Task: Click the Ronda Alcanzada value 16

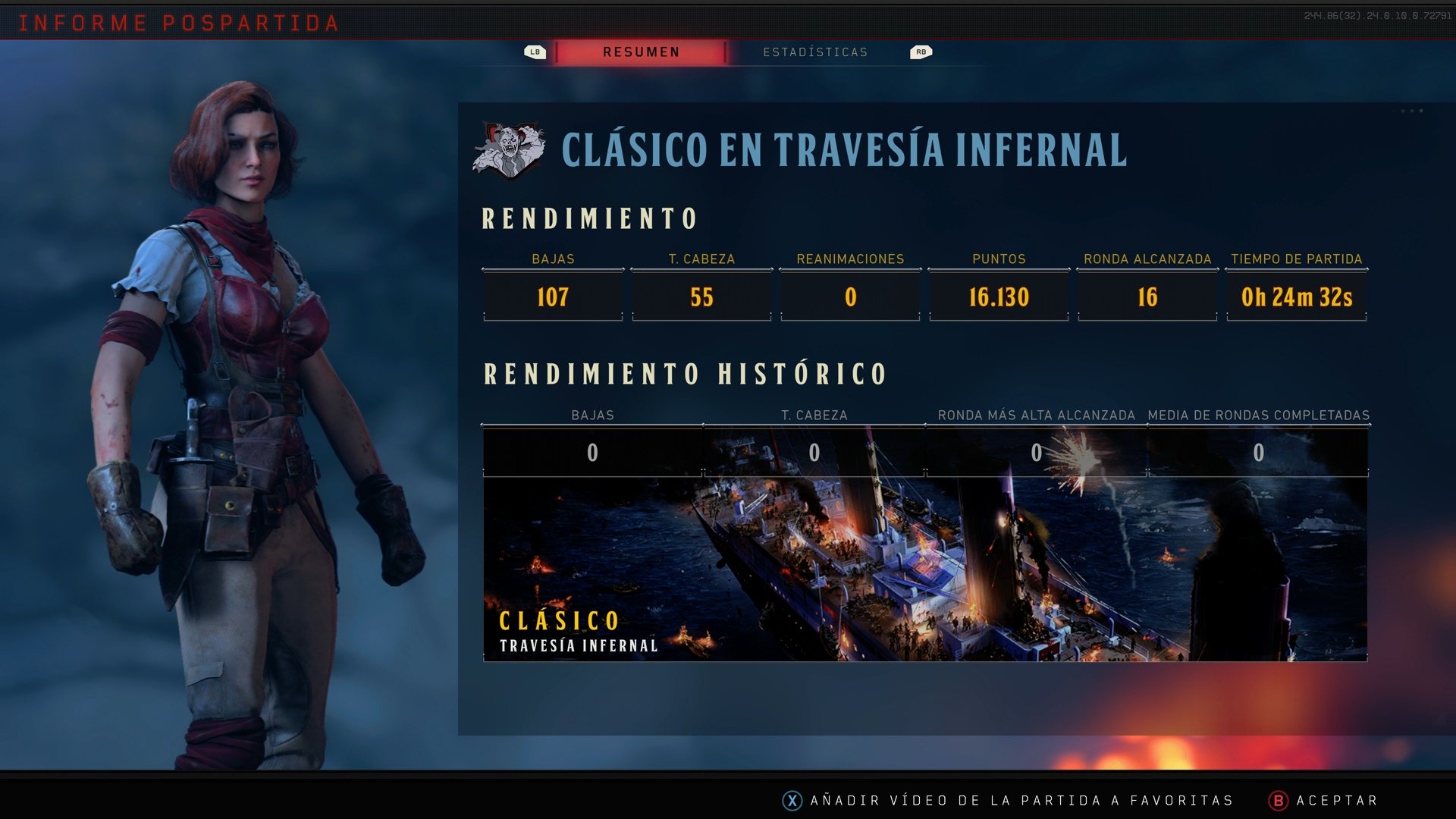Action: [1147, 297]
